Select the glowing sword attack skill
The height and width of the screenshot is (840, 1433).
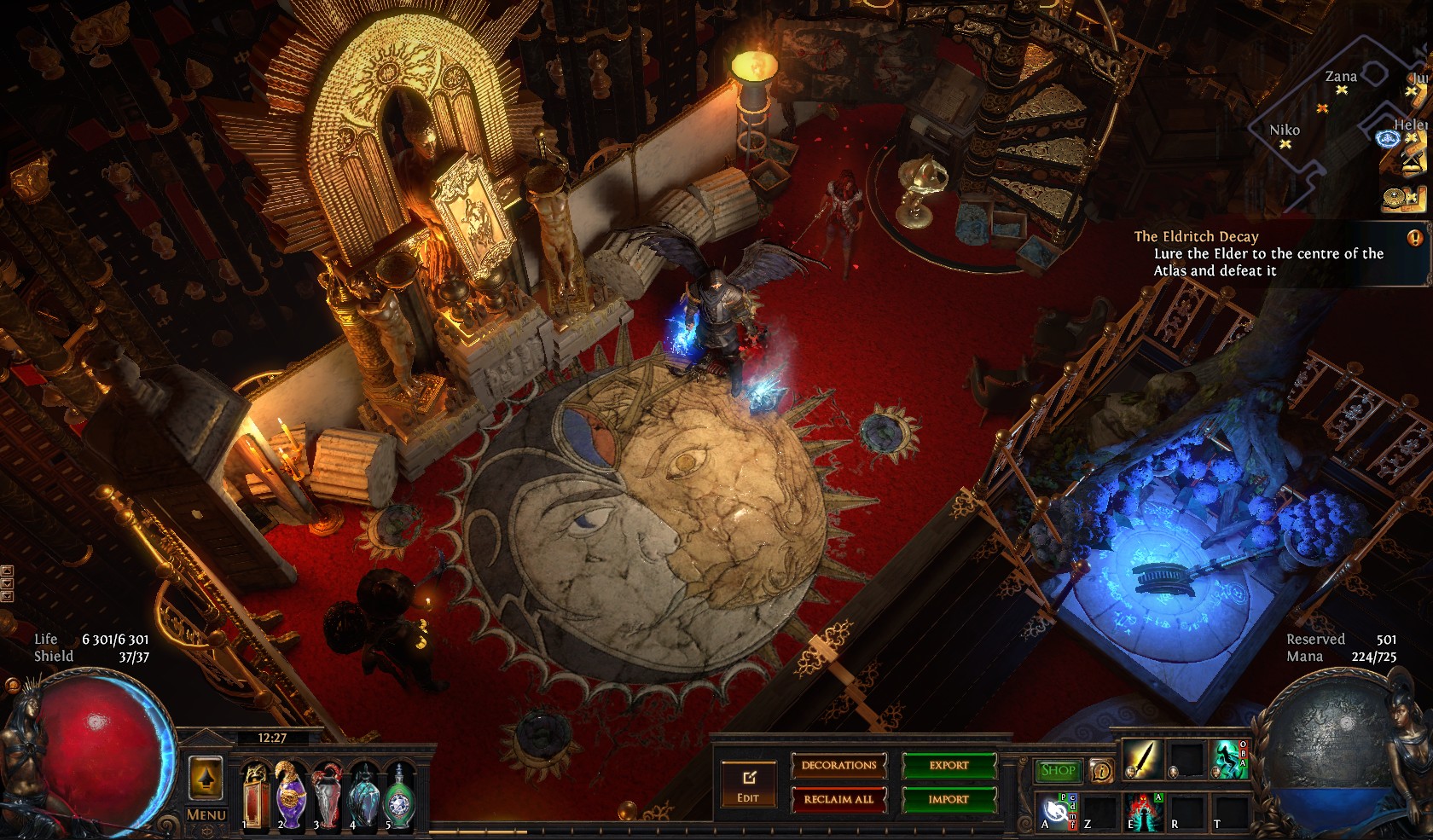coord(1141,759)
